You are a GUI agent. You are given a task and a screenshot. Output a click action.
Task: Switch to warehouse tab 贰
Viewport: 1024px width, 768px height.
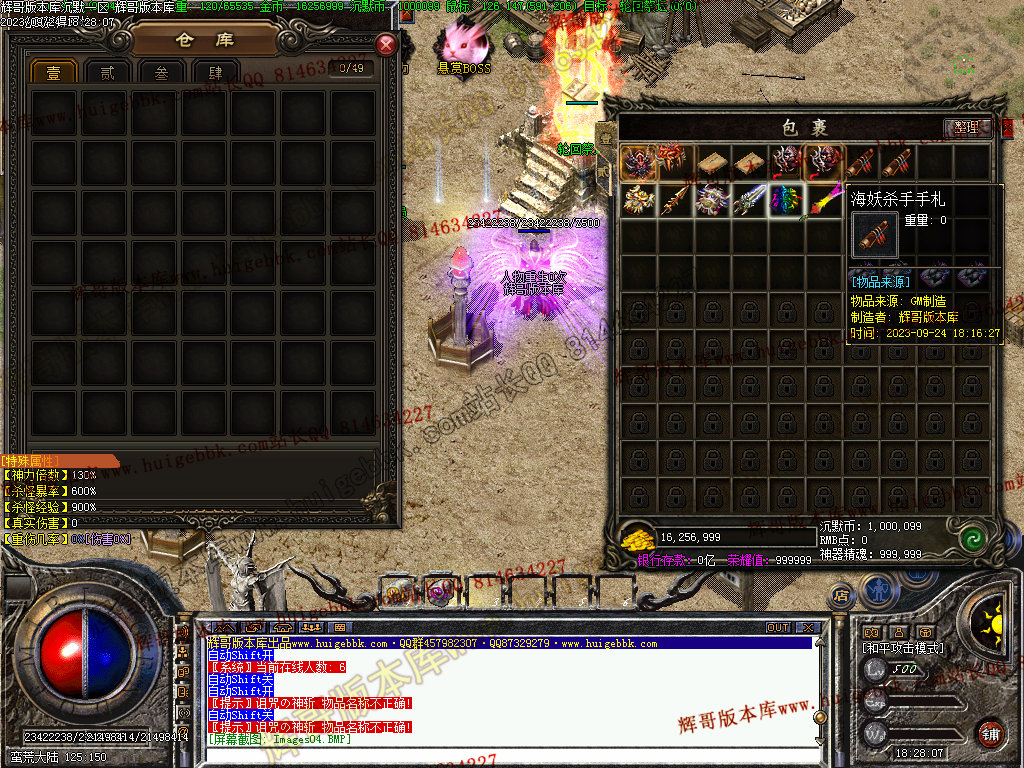(107, 73)
